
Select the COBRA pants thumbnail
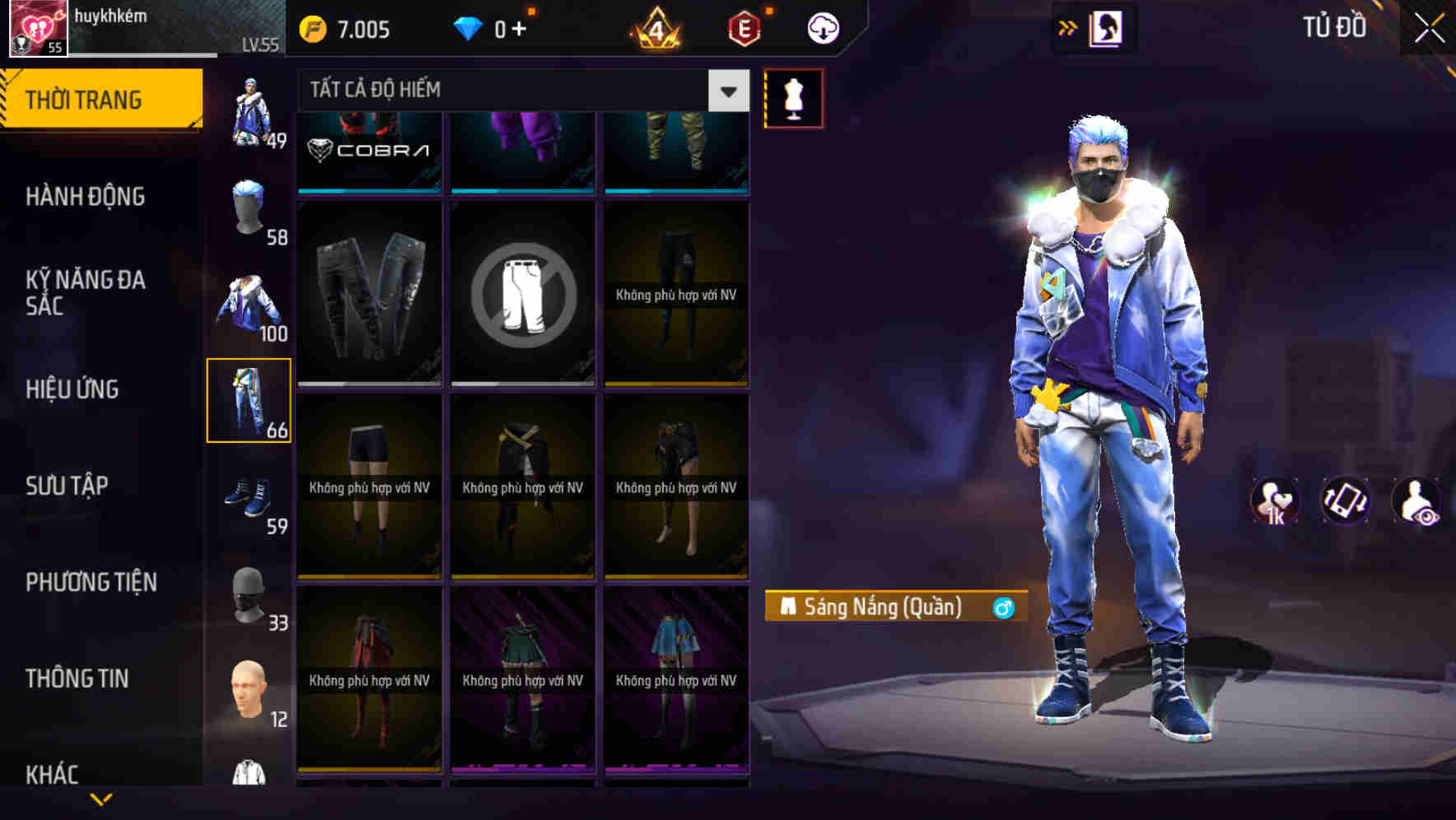click(368, 152)
